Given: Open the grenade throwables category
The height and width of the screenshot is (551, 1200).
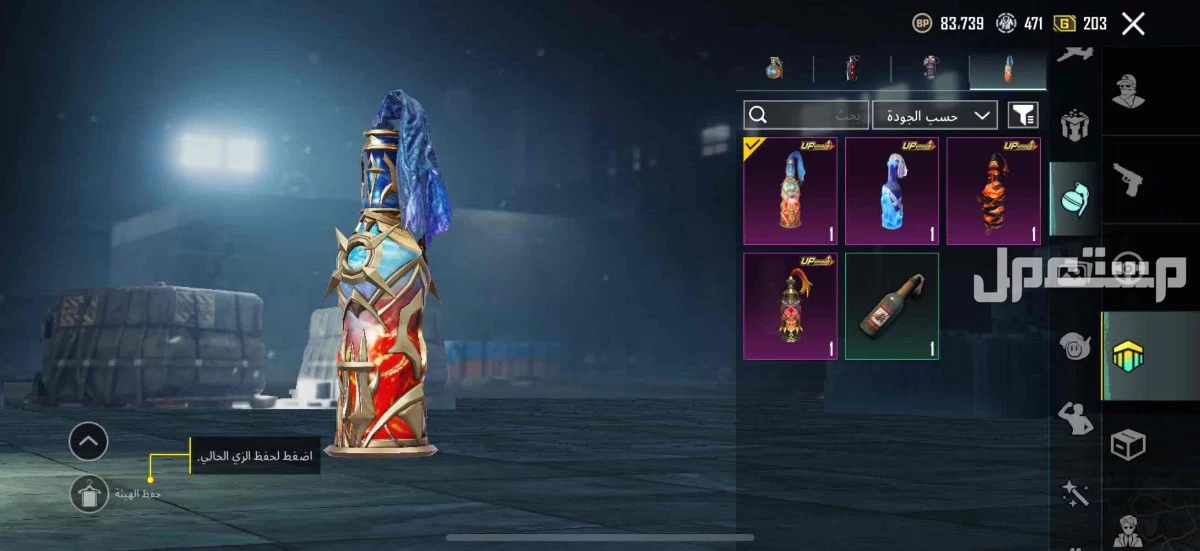Looking at the screenshot, I should click(x=1074, y=199).
